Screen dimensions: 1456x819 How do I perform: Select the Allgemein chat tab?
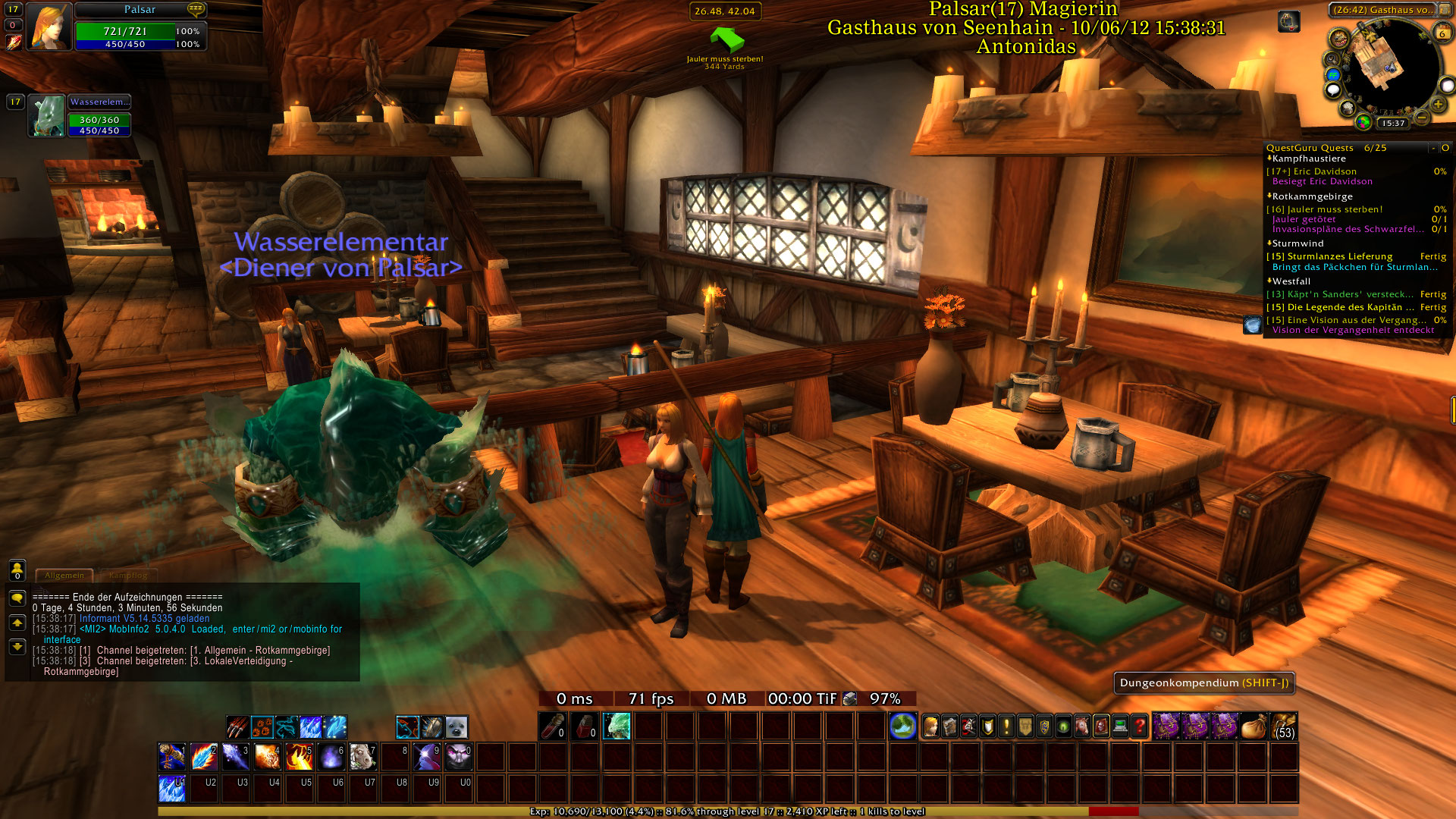click(x=64, y=575)
